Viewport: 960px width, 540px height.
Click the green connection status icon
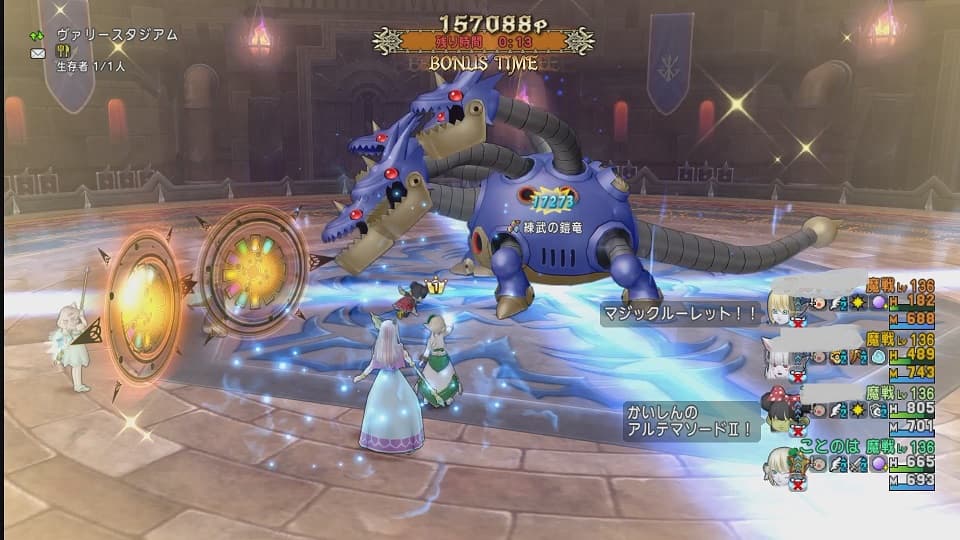point(38,35)
